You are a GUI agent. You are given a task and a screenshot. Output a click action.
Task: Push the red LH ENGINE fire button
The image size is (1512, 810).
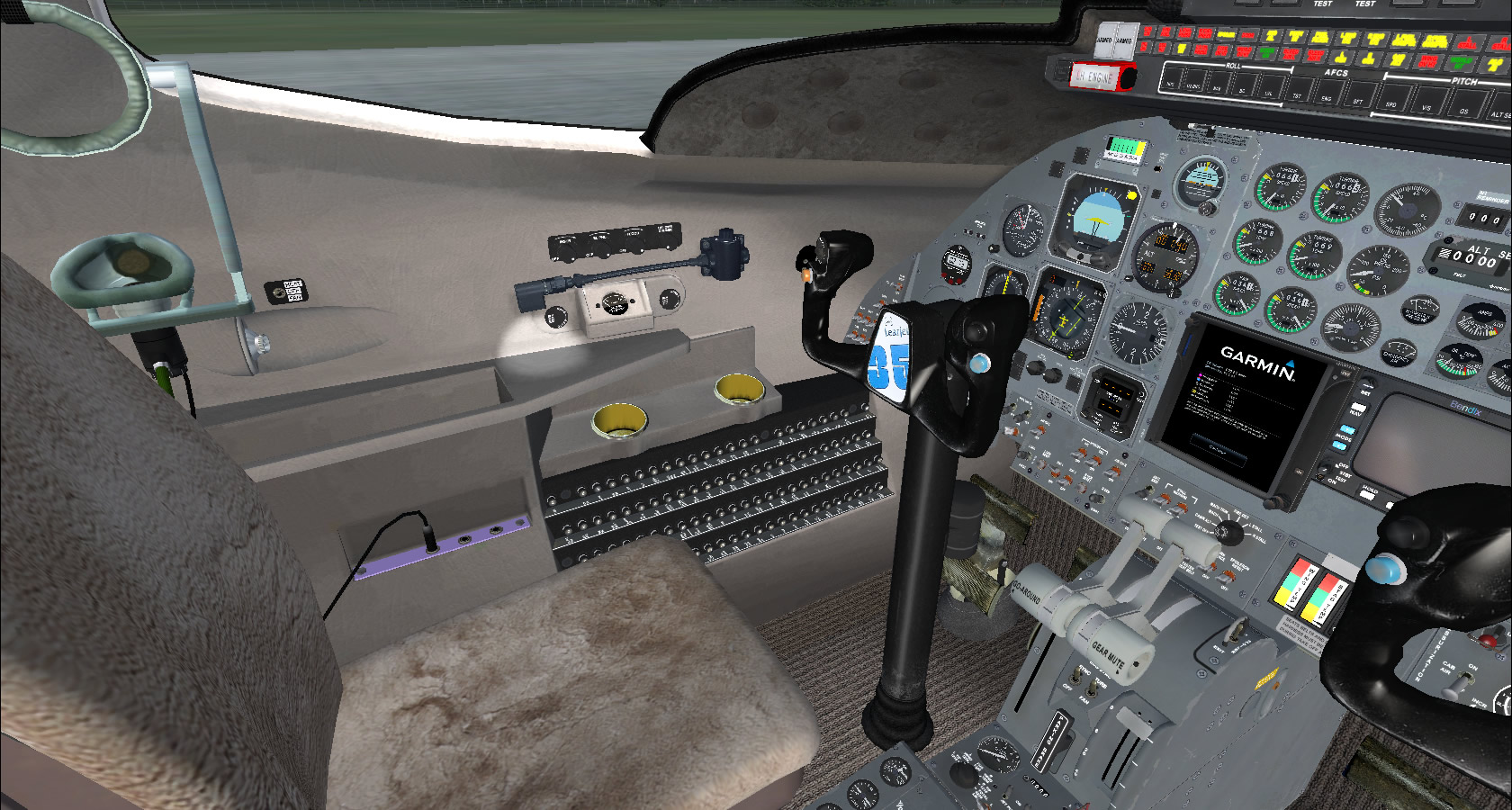click(1095, 77)
